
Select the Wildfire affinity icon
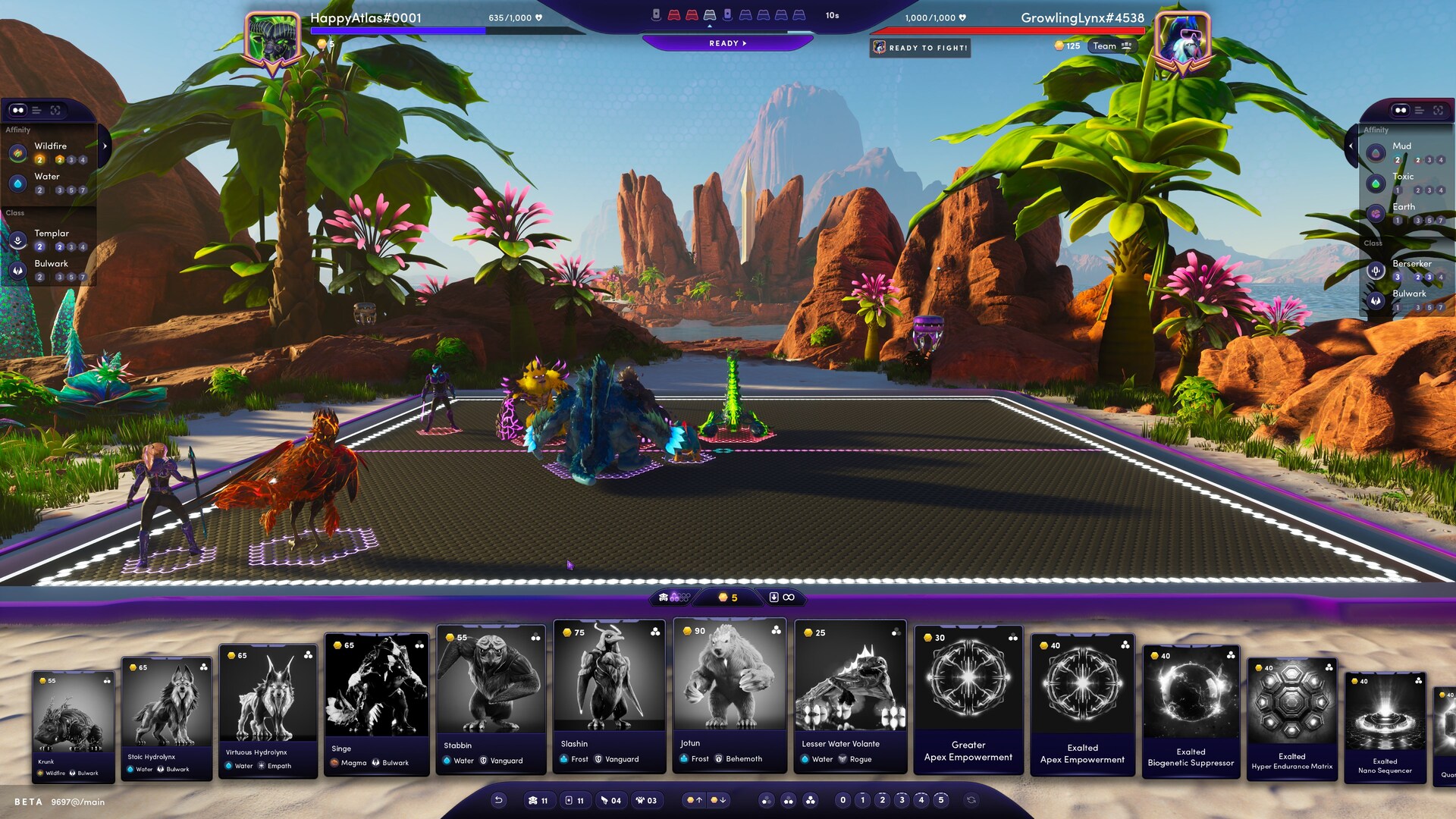[x=18, y=153]
